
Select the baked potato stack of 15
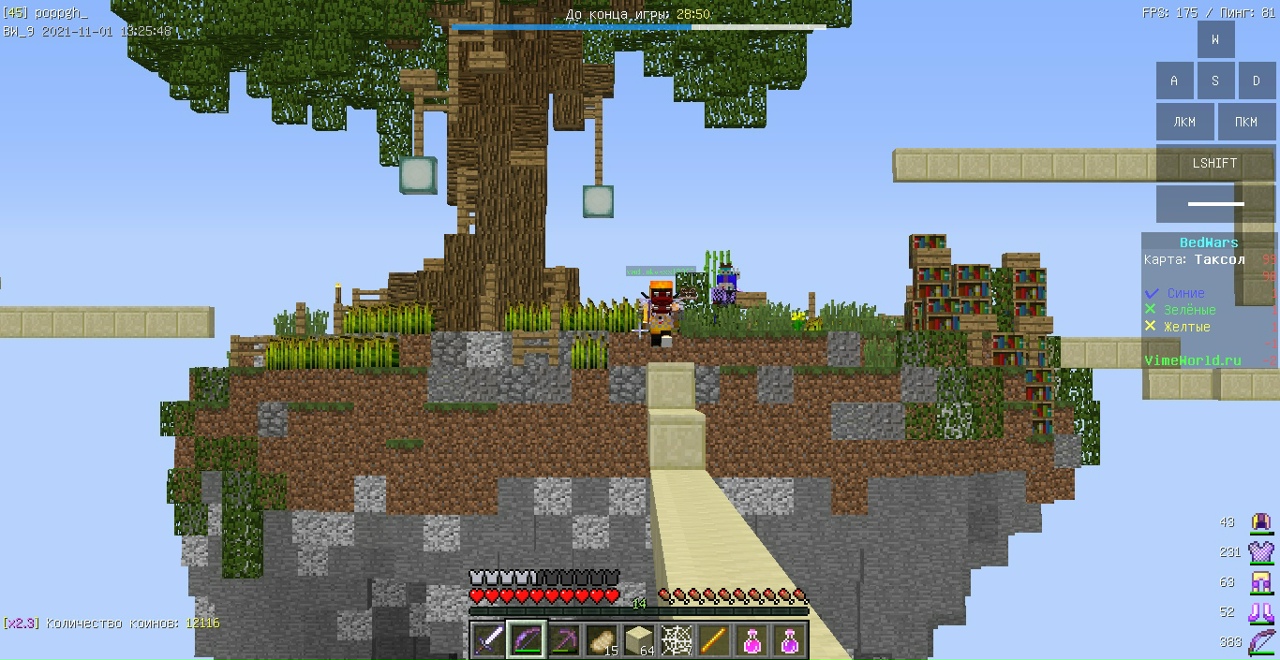coord(601,639)
